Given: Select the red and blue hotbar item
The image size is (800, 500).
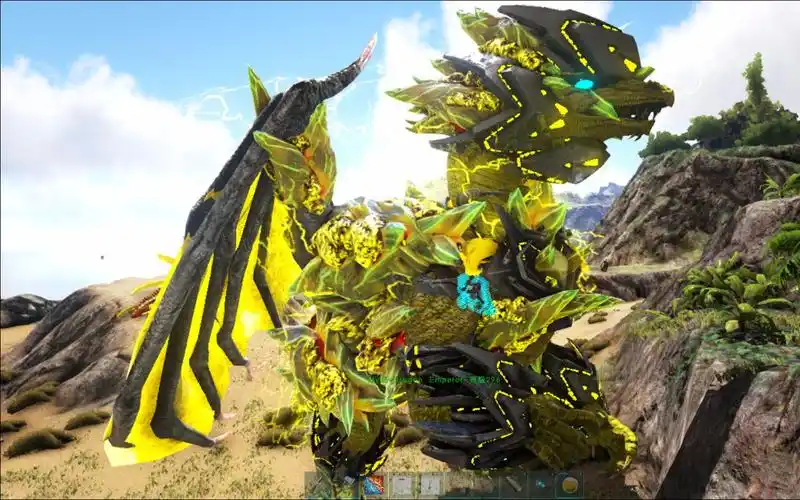Looking at the screenshot, I should [x=373, y=485].
